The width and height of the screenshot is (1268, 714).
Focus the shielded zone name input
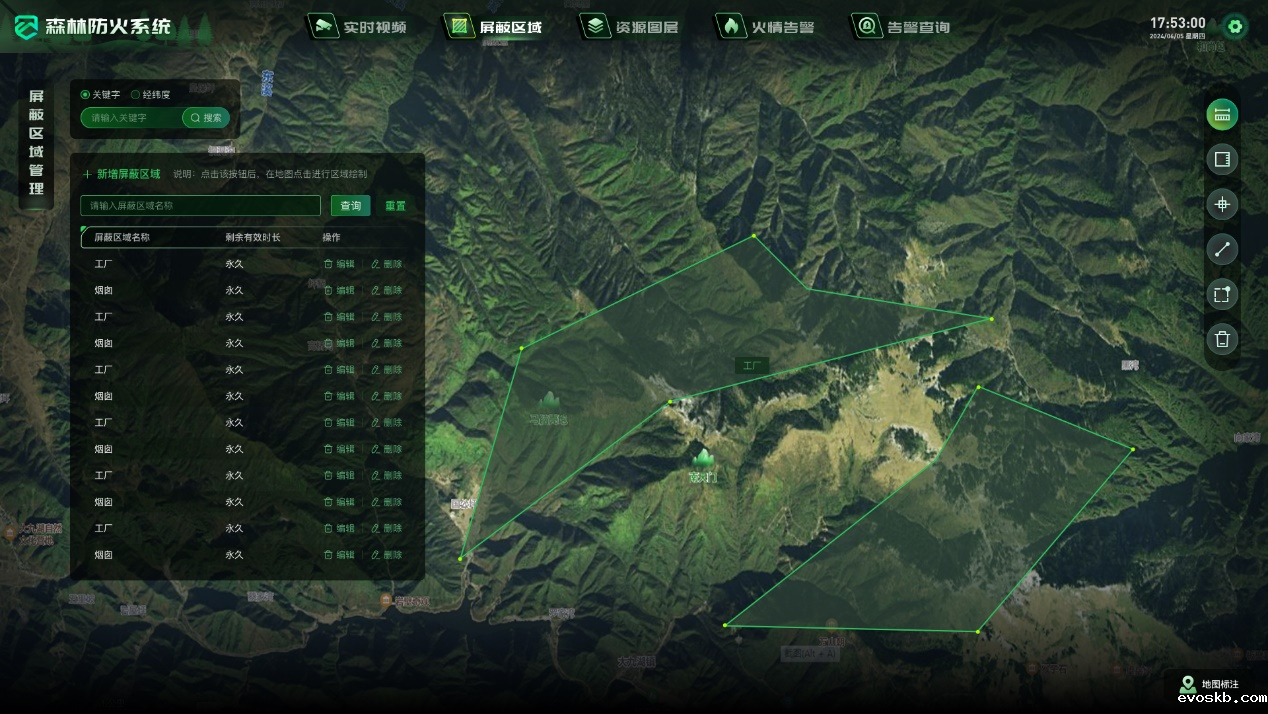(x=201, y=206)
